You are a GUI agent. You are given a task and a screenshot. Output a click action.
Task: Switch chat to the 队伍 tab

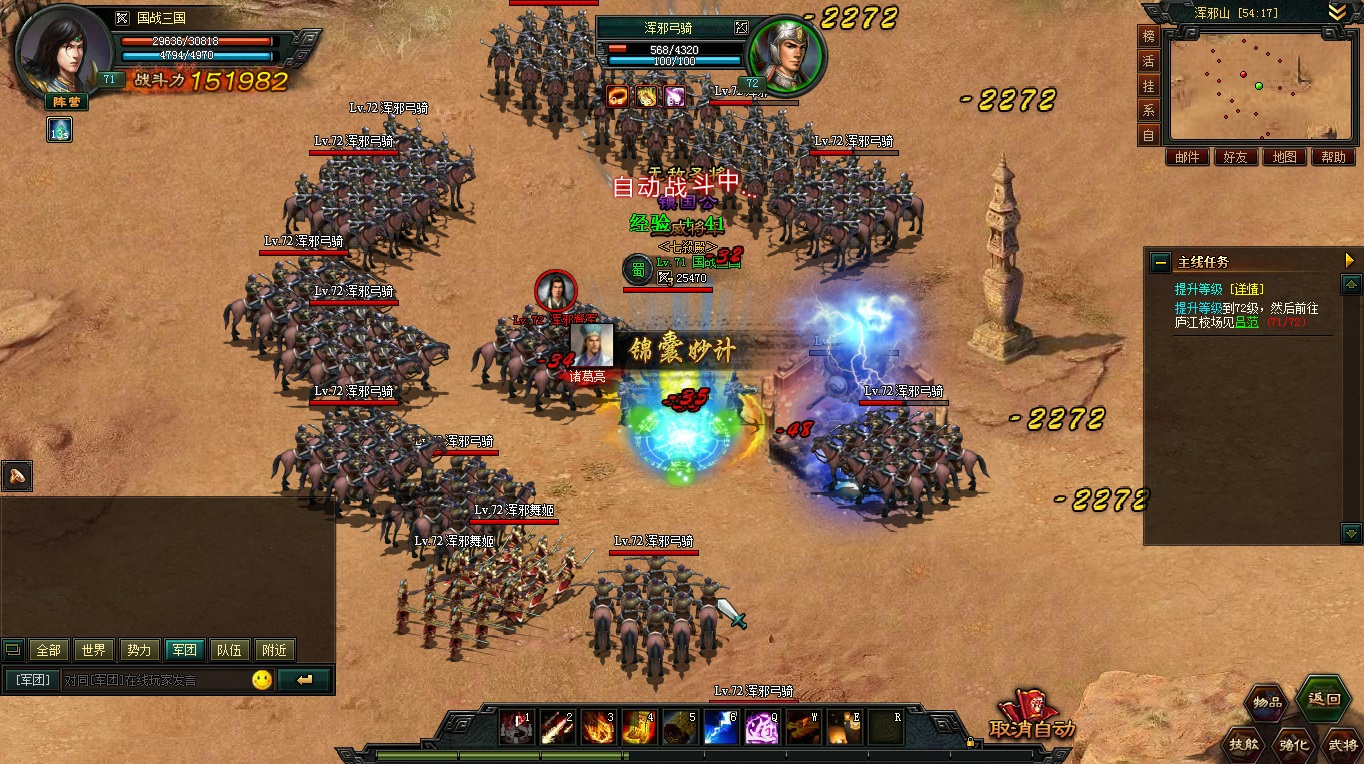[229, 650]
